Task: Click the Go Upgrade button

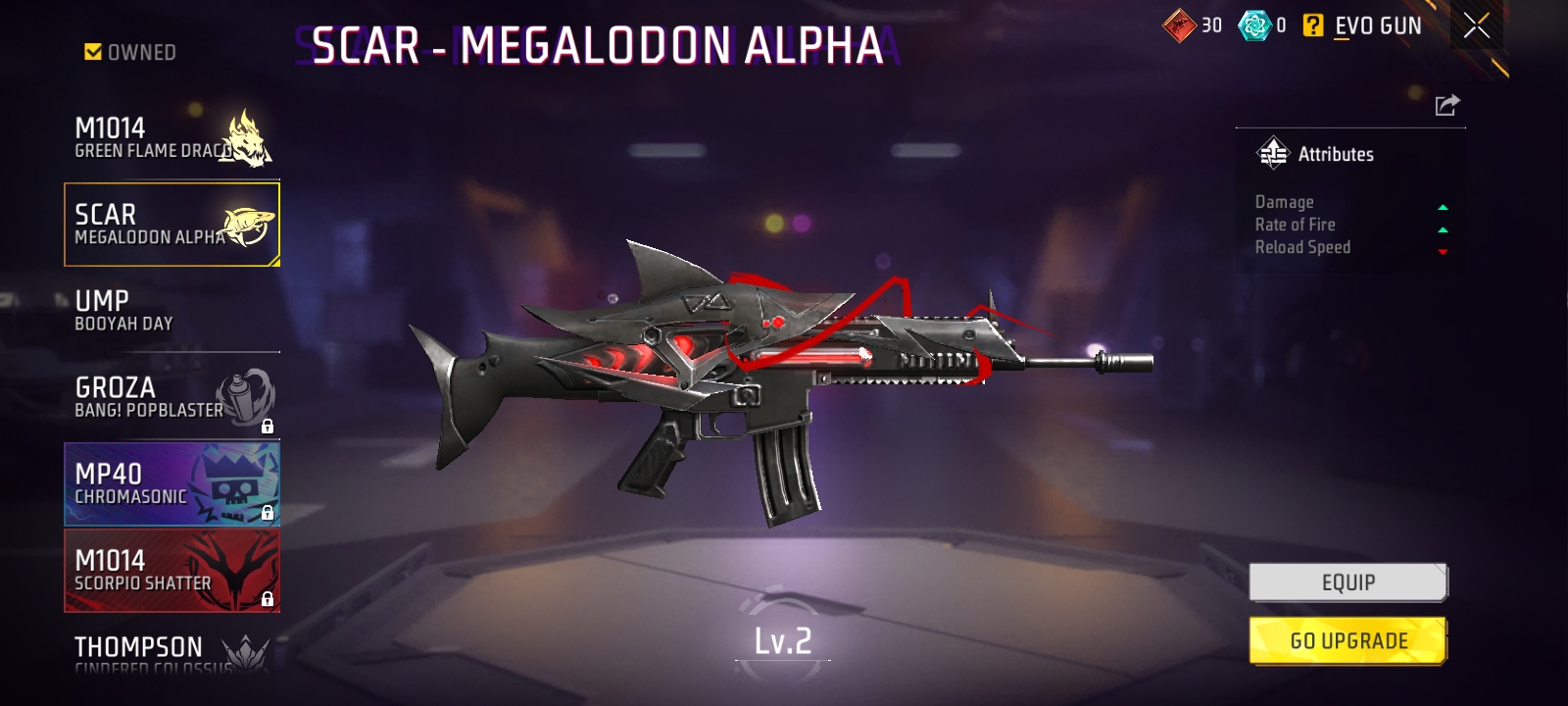Action: click(x=1347, y=641)
